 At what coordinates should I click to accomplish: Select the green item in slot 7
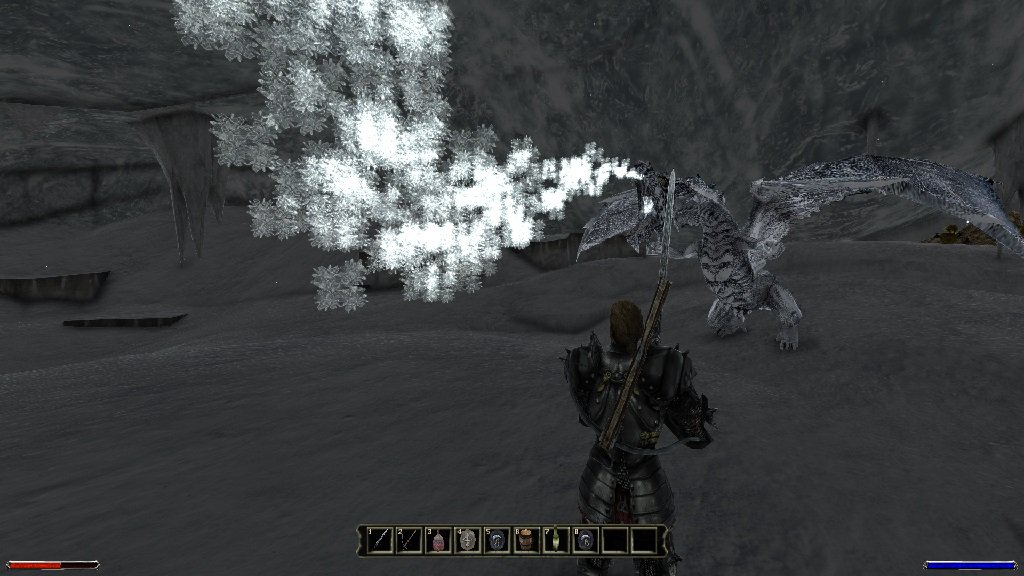coord(555,541)
